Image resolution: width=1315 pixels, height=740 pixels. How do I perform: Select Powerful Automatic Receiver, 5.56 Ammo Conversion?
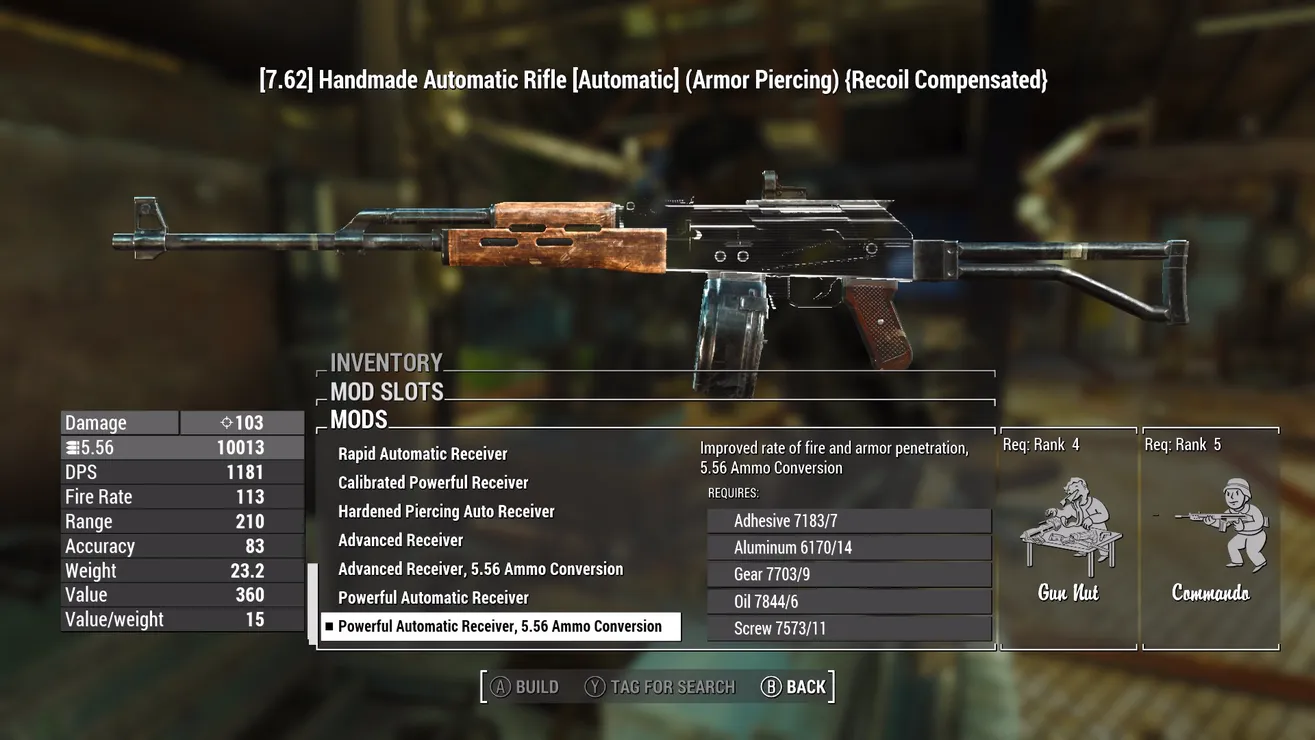(x=499, y=627)
